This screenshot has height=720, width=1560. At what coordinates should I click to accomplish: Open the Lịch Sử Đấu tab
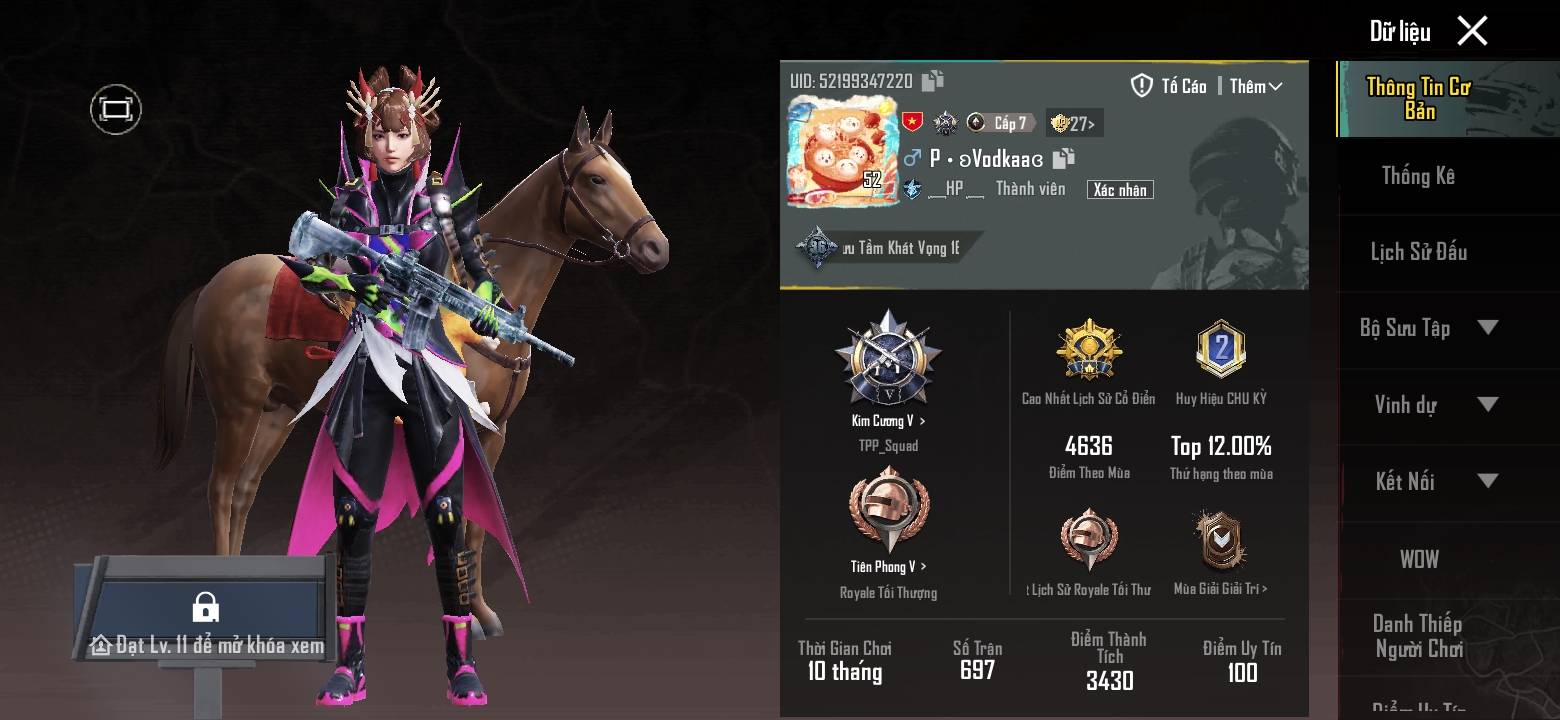click(x=1418, y=252)
